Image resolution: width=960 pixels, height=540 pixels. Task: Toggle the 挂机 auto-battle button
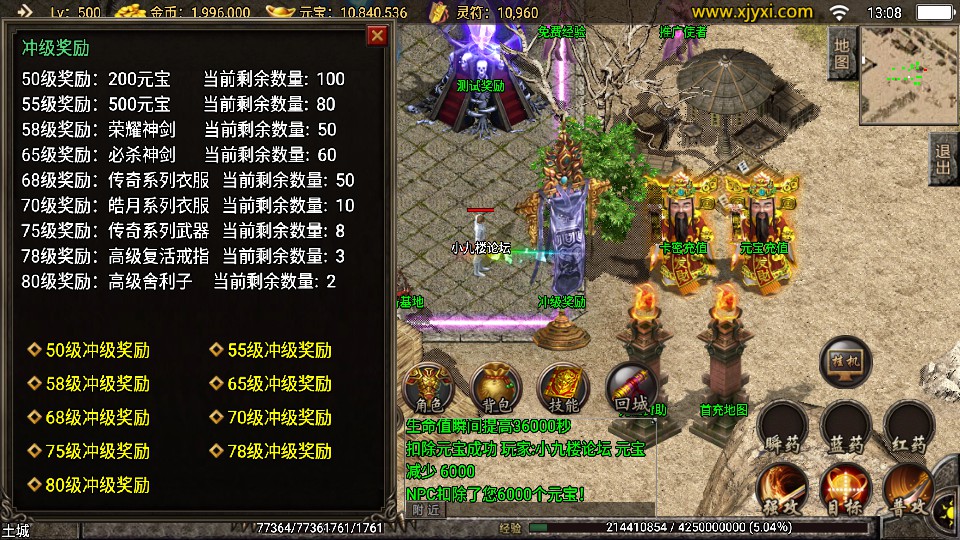[845, 362]
